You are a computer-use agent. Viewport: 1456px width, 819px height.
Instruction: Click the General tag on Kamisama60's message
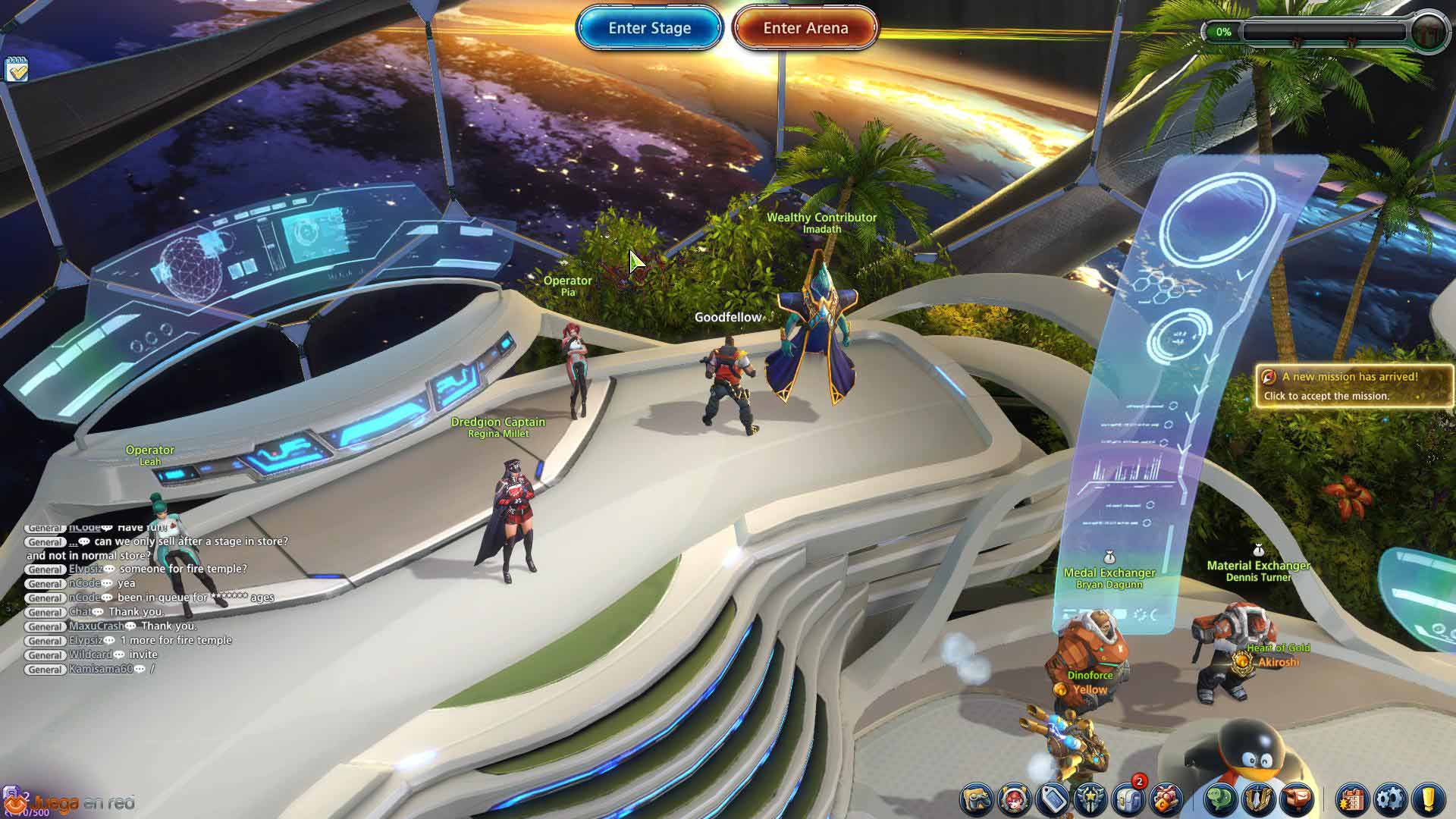(x=45, y=670)
